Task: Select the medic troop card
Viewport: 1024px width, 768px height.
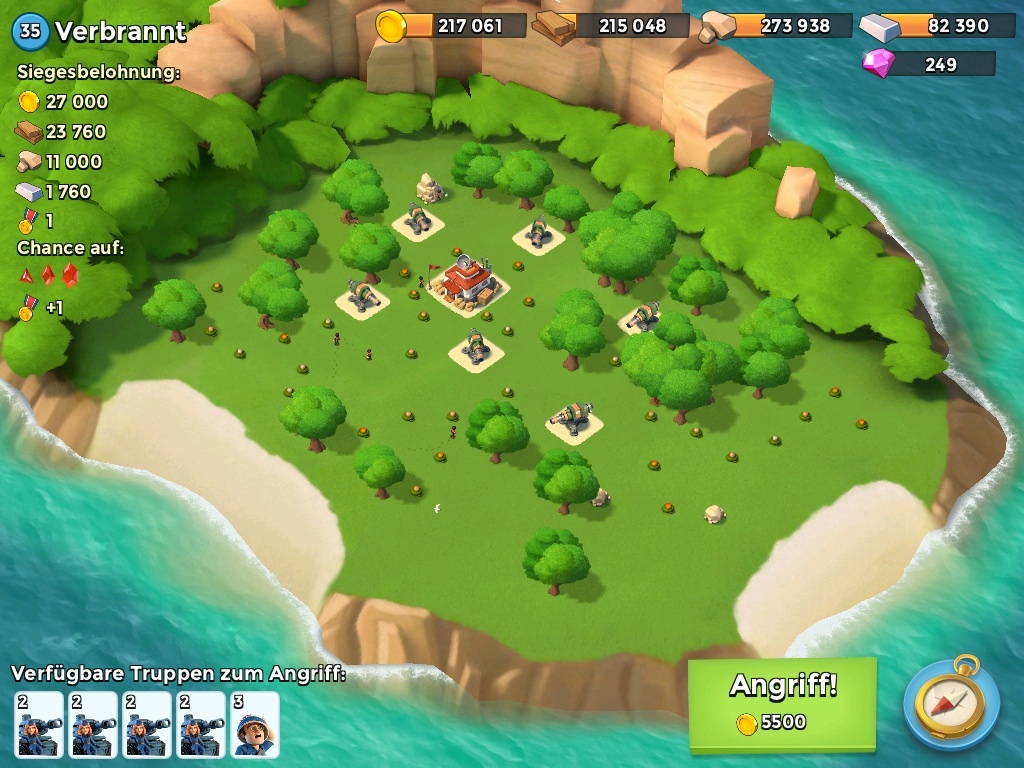Action: [x=255, y=724]
